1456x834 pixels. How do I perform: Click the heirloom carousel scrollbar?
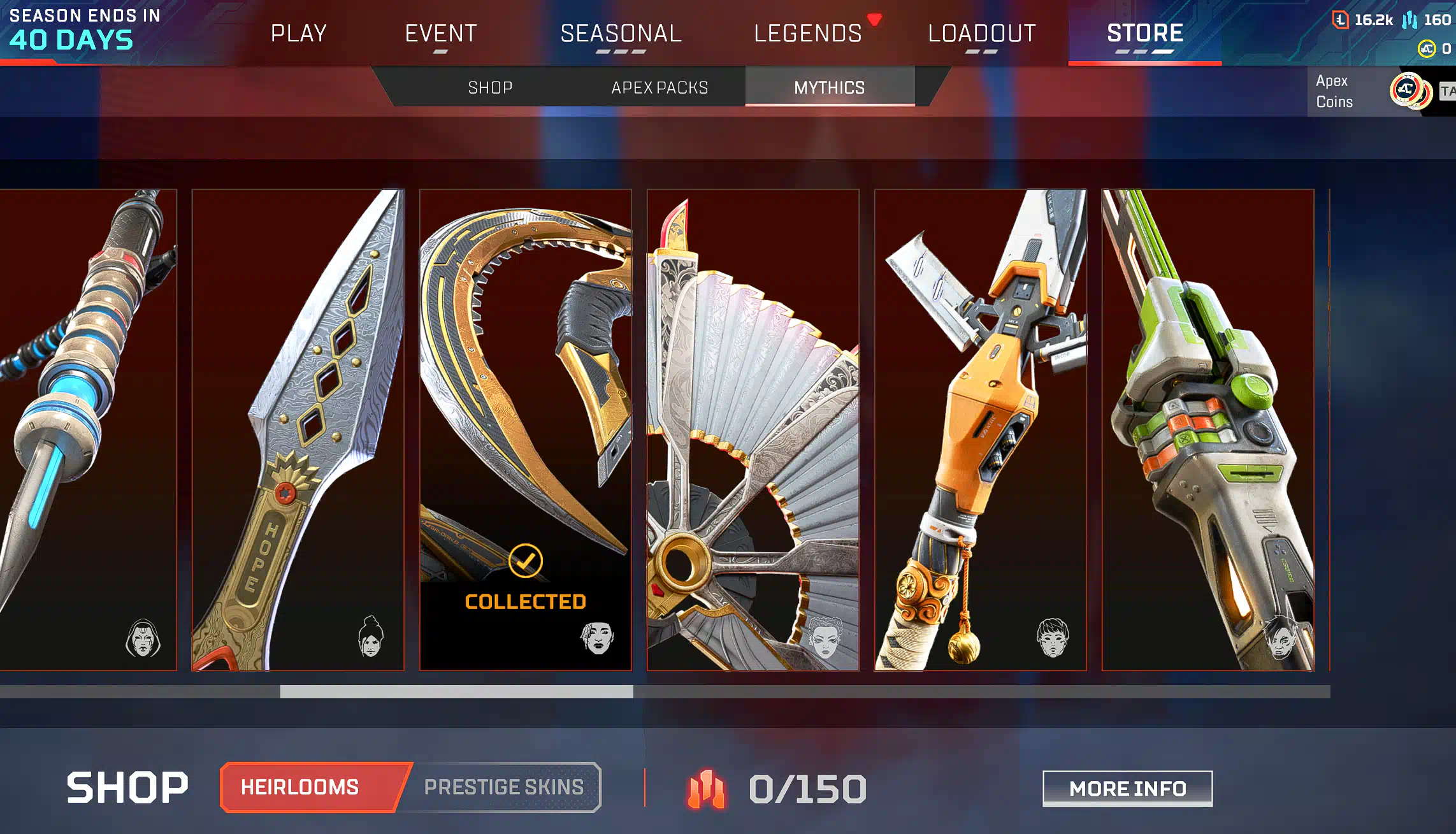456,691
